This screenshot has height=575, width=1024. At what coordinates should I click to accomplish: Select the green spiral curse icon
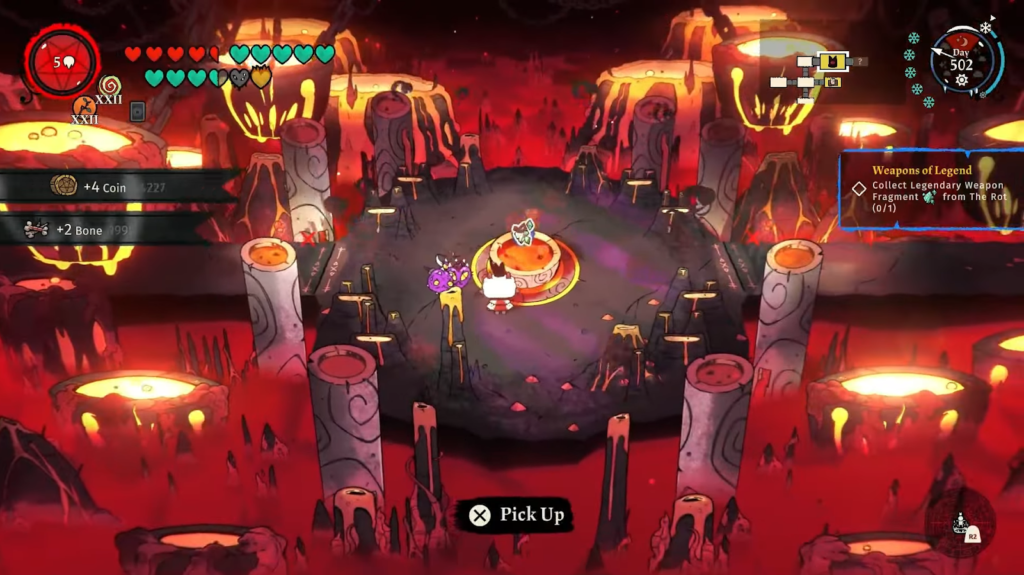point(109,88)
